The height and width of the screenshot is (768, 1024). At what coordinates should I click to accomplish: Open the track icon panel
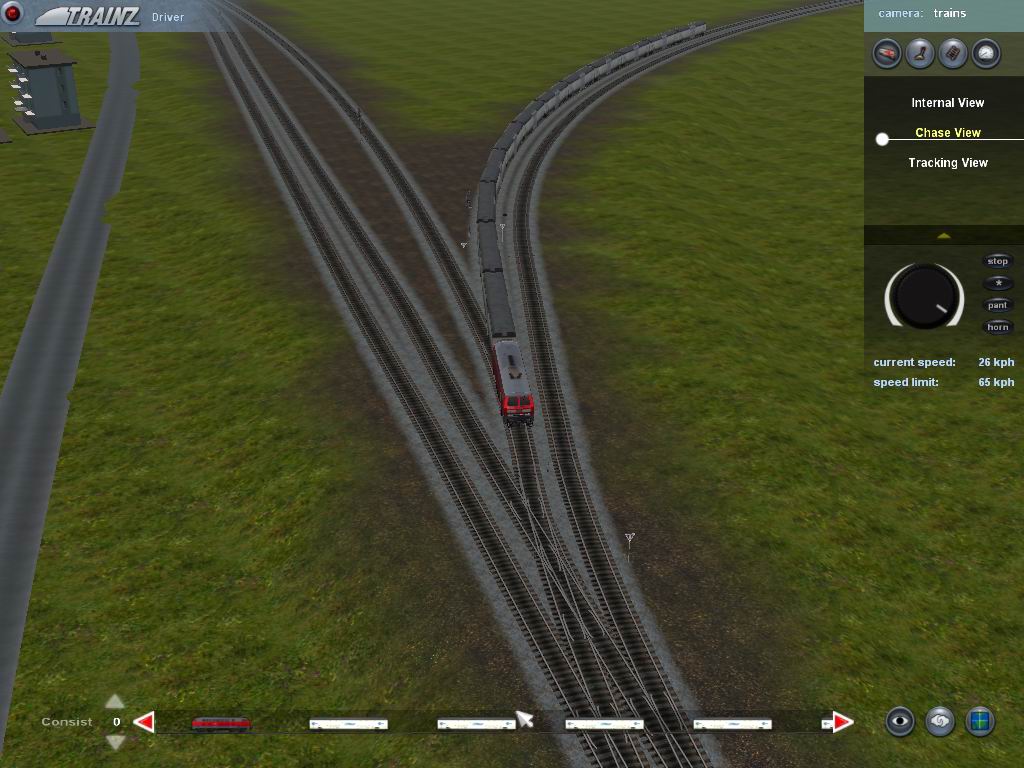tap(953, 53)
